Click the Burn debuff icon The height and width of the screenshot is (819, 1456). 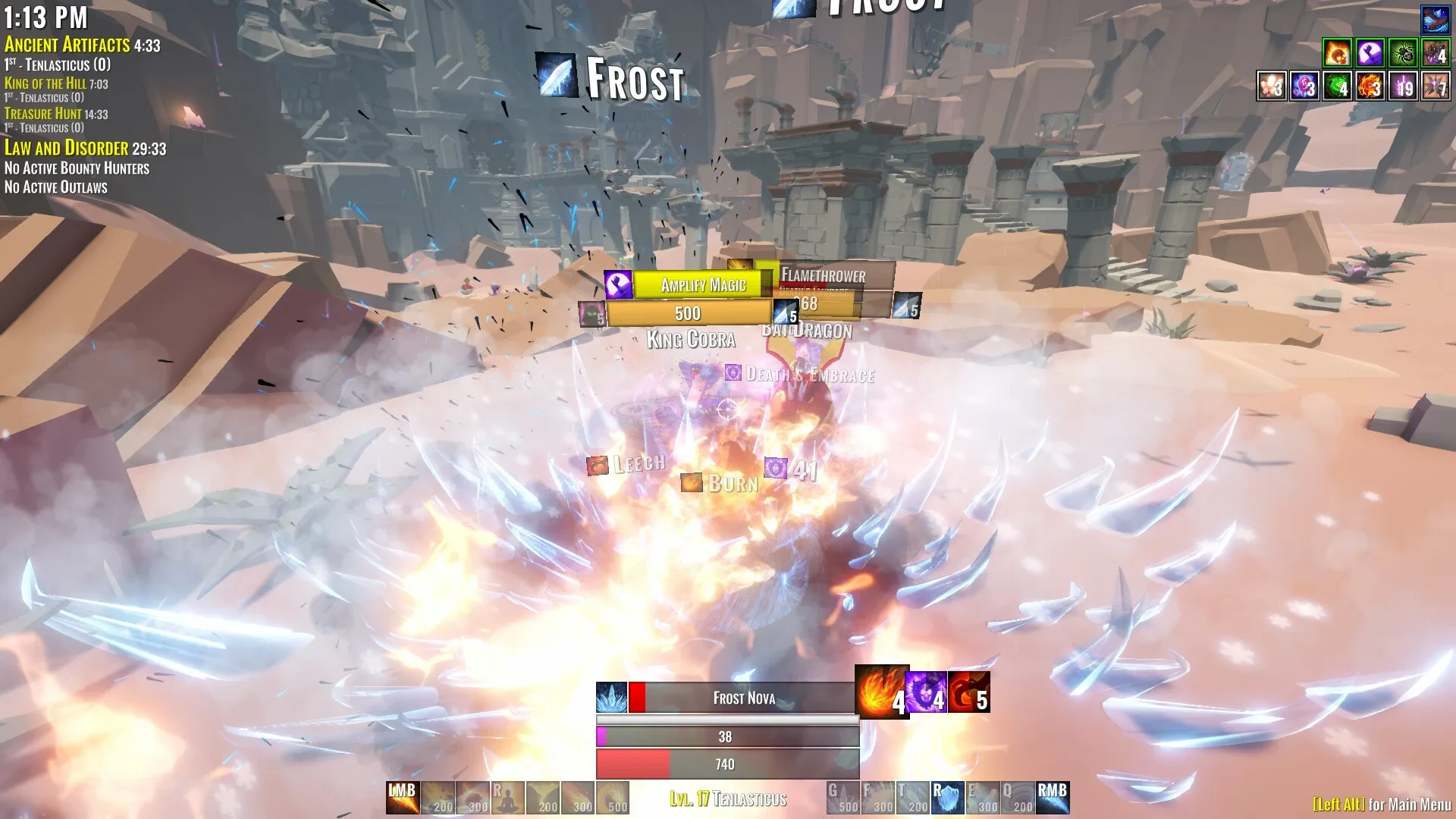692,482
